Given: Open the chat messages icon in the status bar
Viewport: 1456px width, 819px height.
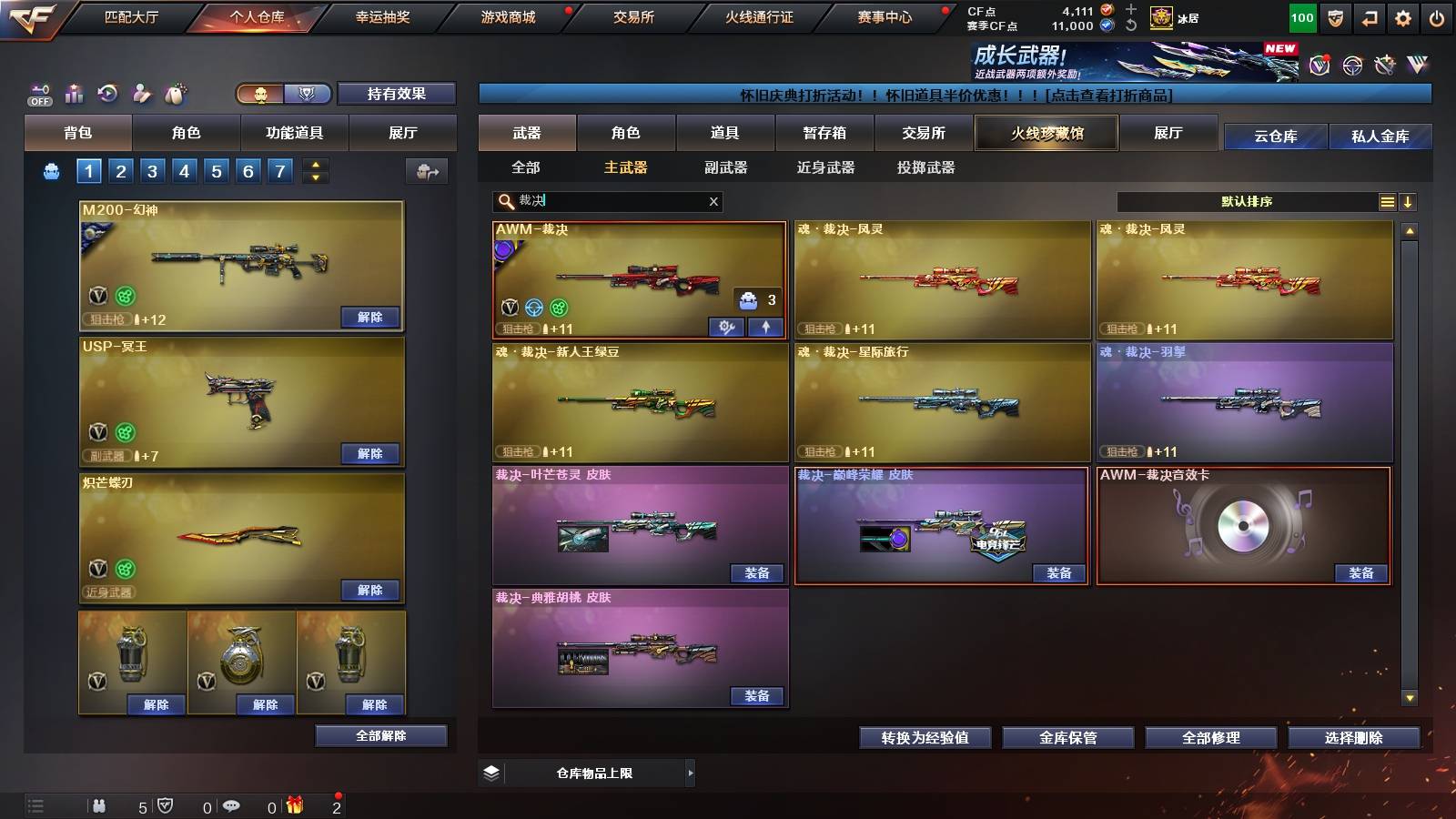Looking at the screenshot, I should pos(232,806).
